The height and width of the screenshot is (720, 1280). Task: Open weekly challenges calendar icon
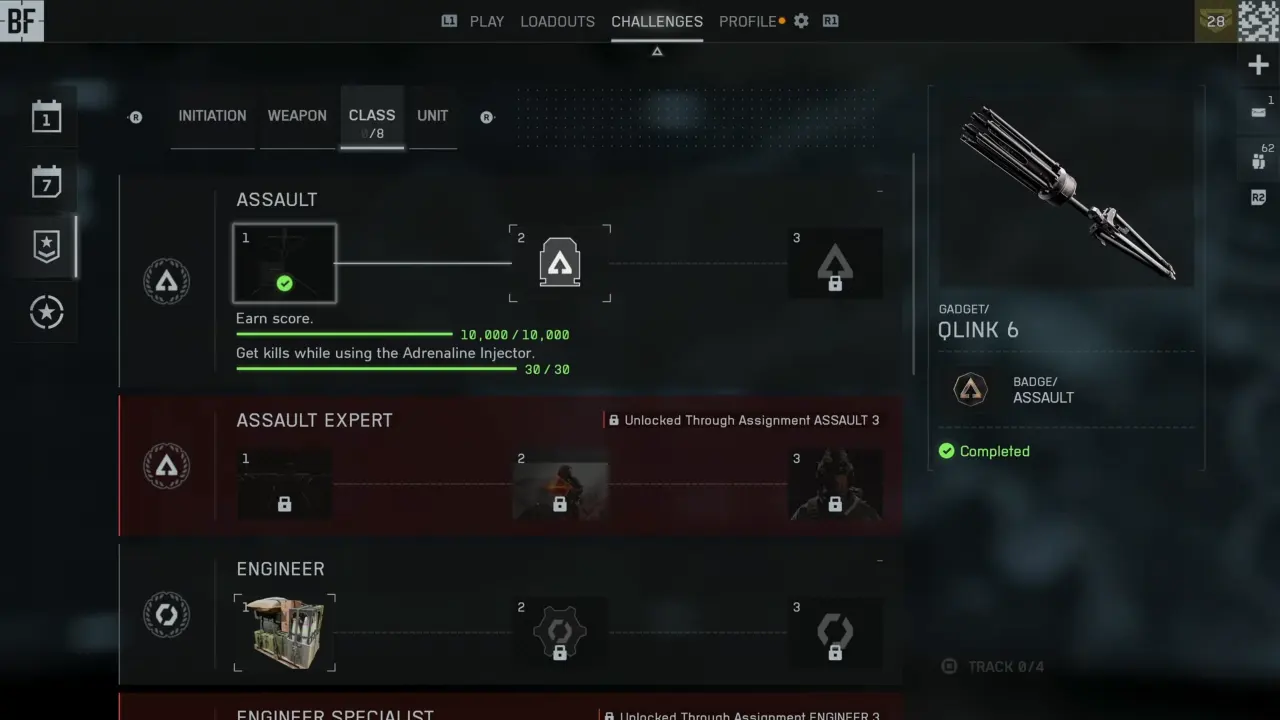click(x=46, y=182)
